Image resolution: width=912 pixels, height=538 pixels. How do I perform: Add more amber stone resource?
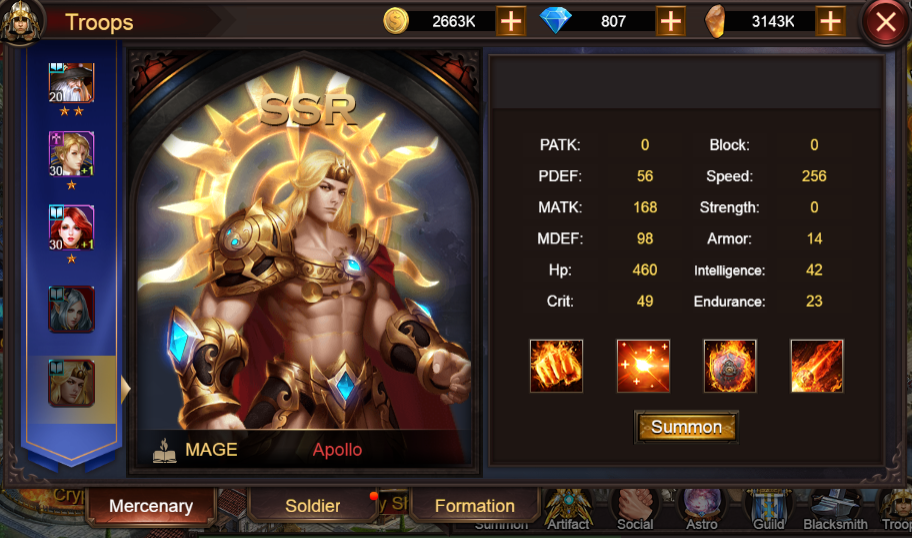click(x=830, y=21)
